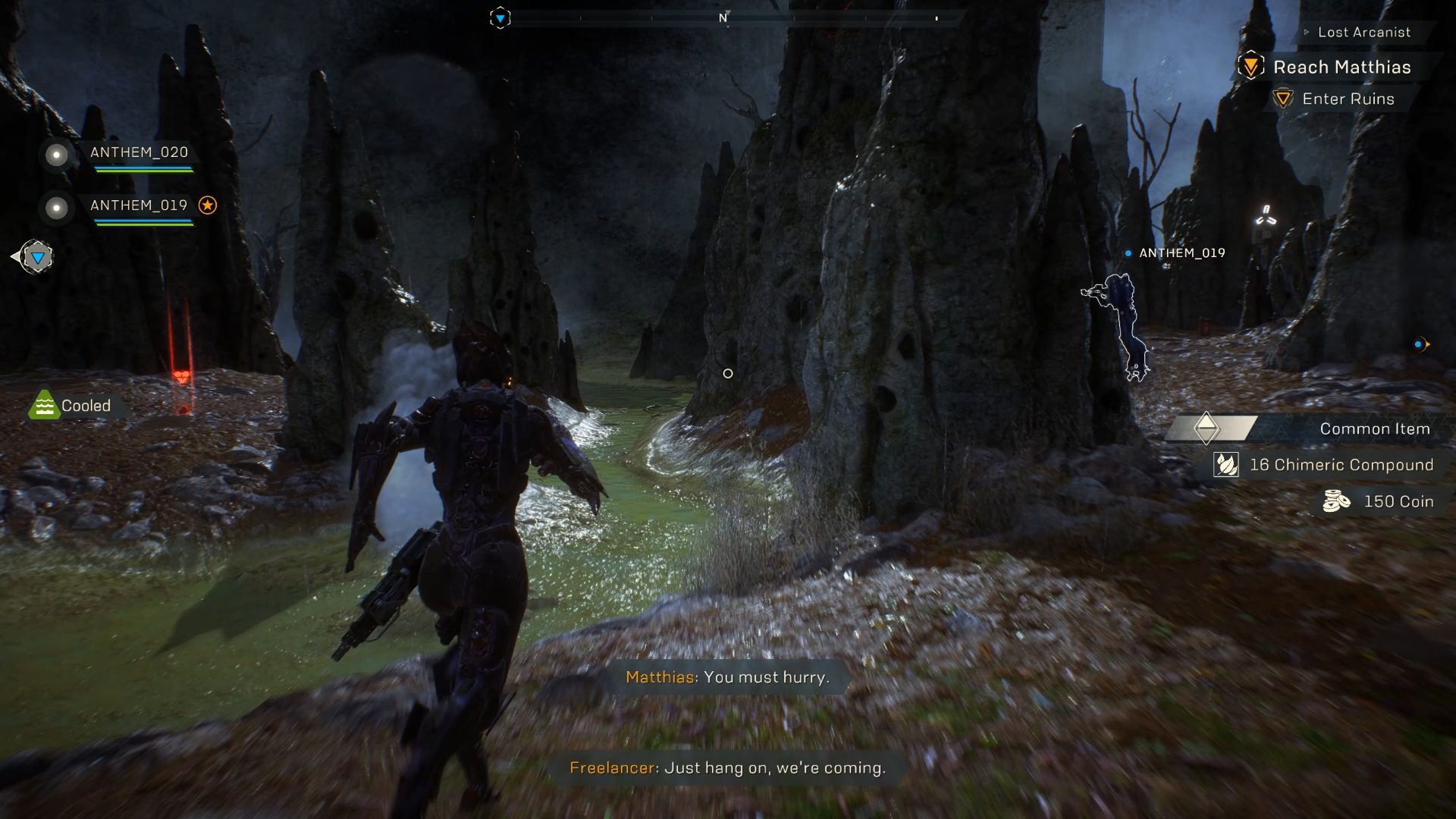Toggle ANTHEM_019's squad status dot
The width and height of the screenshot is (1456, 819).
(55, 209)
